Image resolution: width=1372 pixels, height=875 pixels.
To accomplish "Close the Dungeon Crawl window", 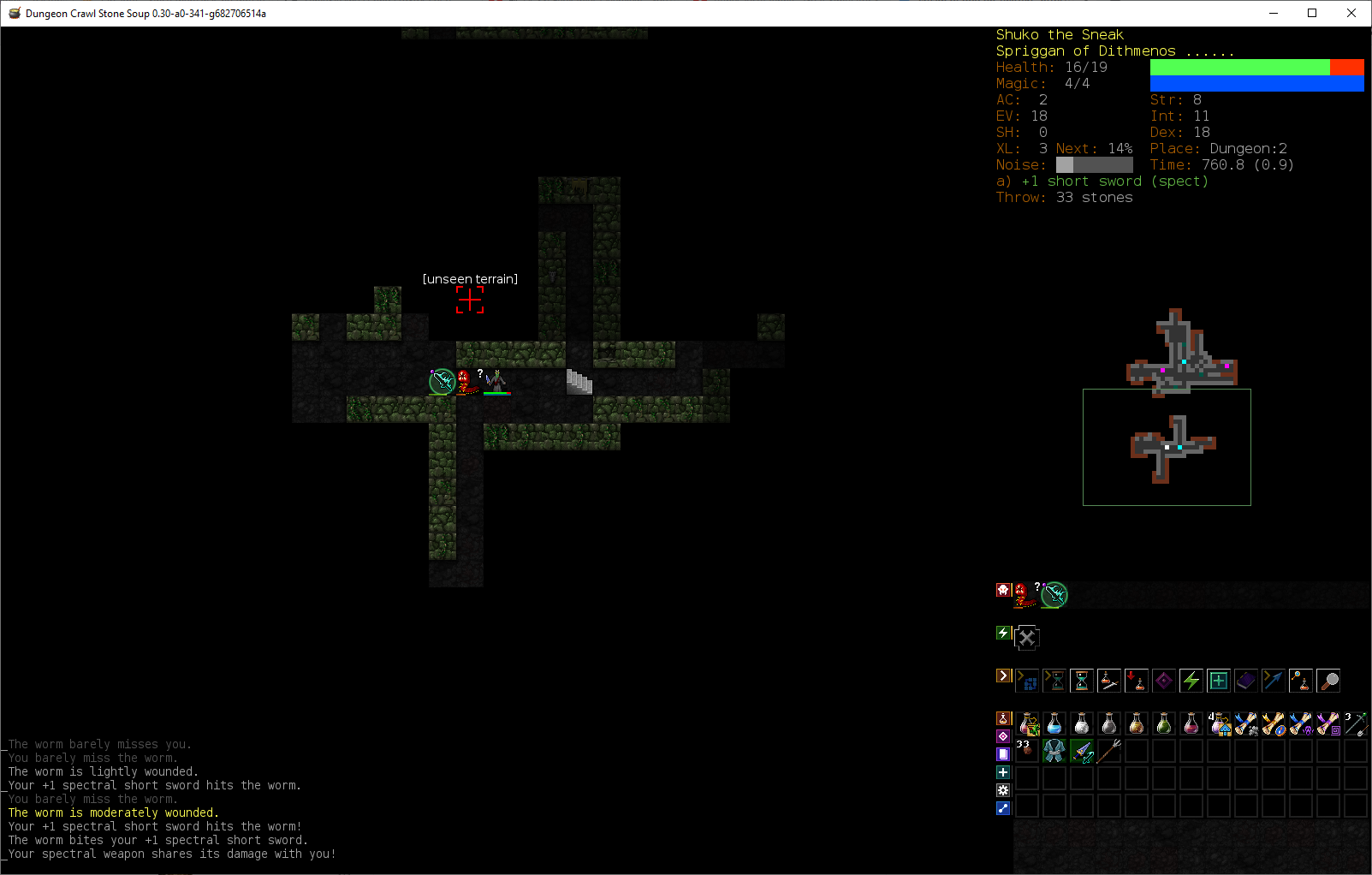I will coord(1351,13).
